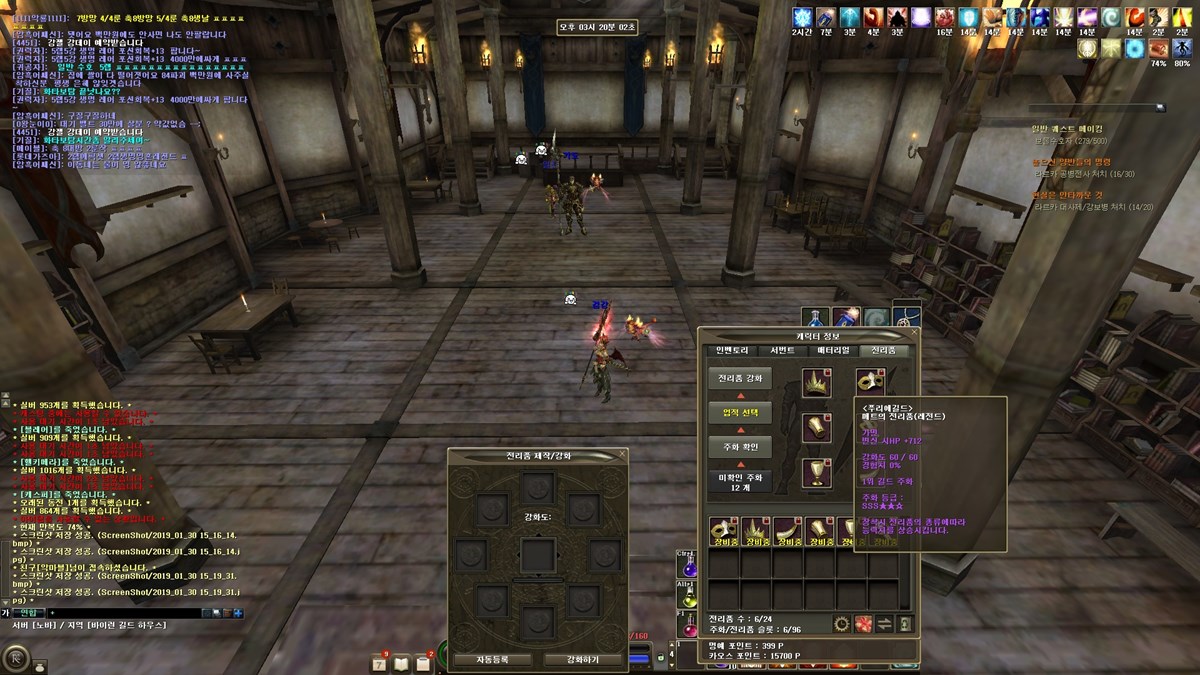This screenshot has width=1200, height=675.
Task: Click the 전리품 강화 button
Action: tap(740, 379)
